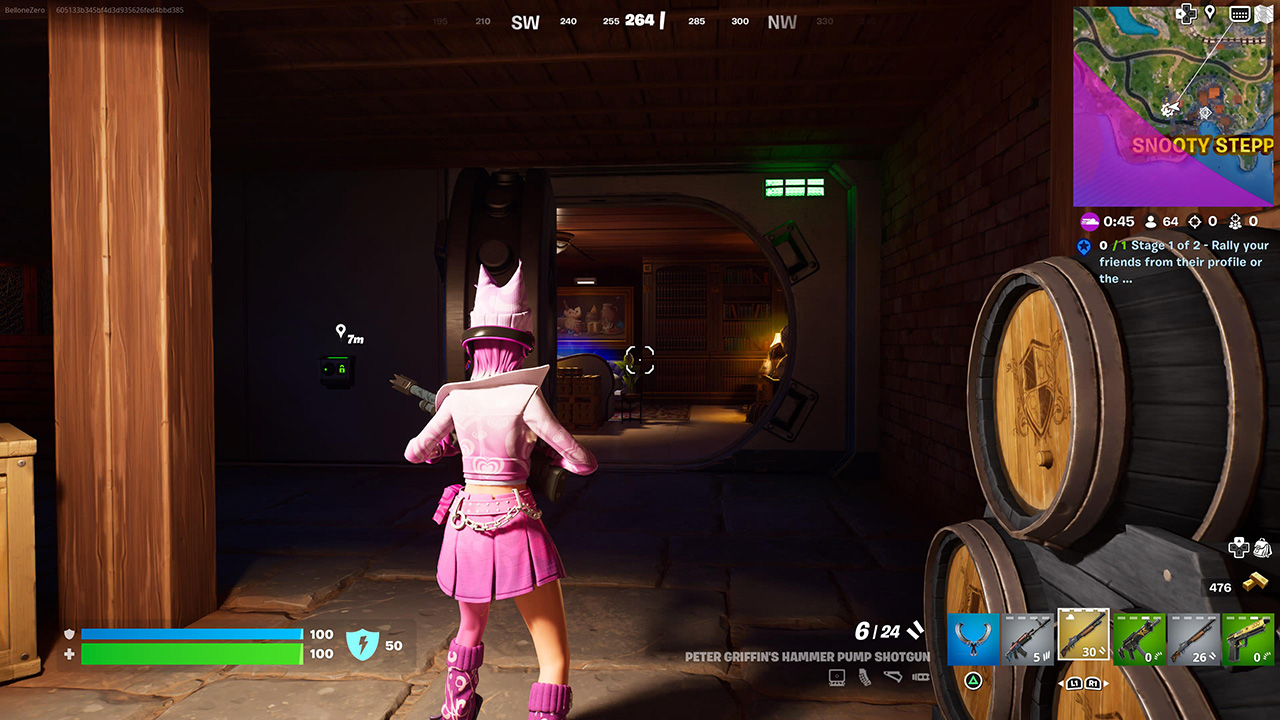Expand the truncated quest description text
This screenshot has height=720, width=1280.
click(x=1117, y=278)
